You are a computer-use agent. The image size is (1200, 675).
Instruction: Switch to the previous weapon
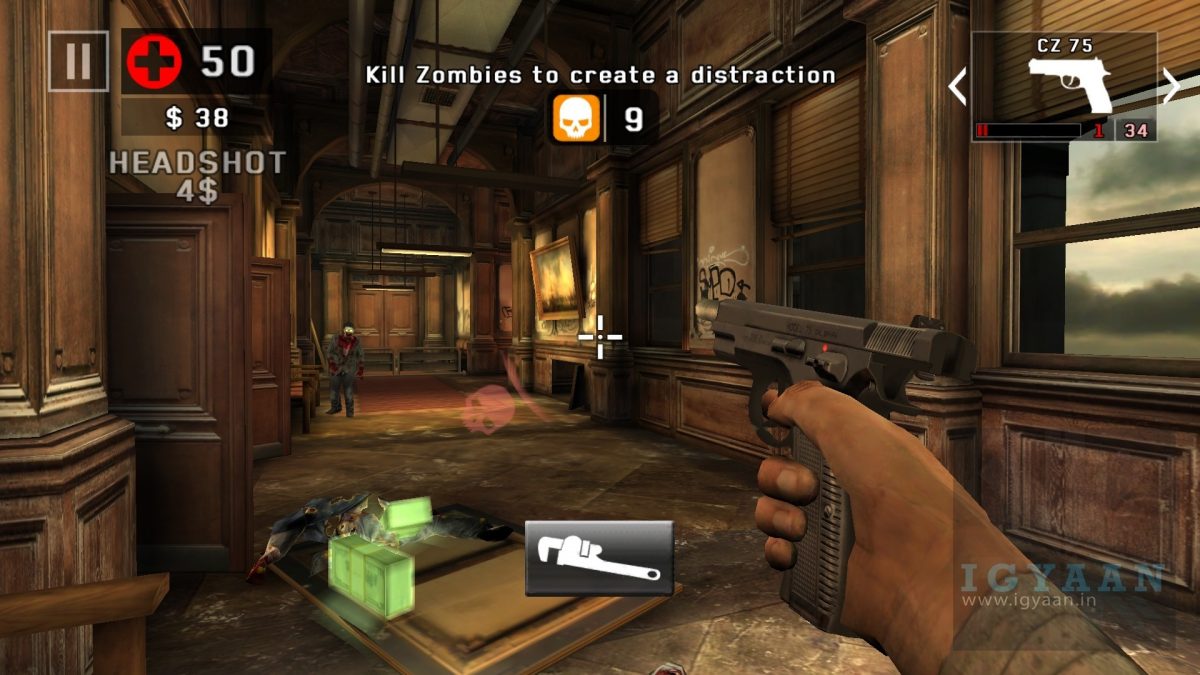[957, 86]
